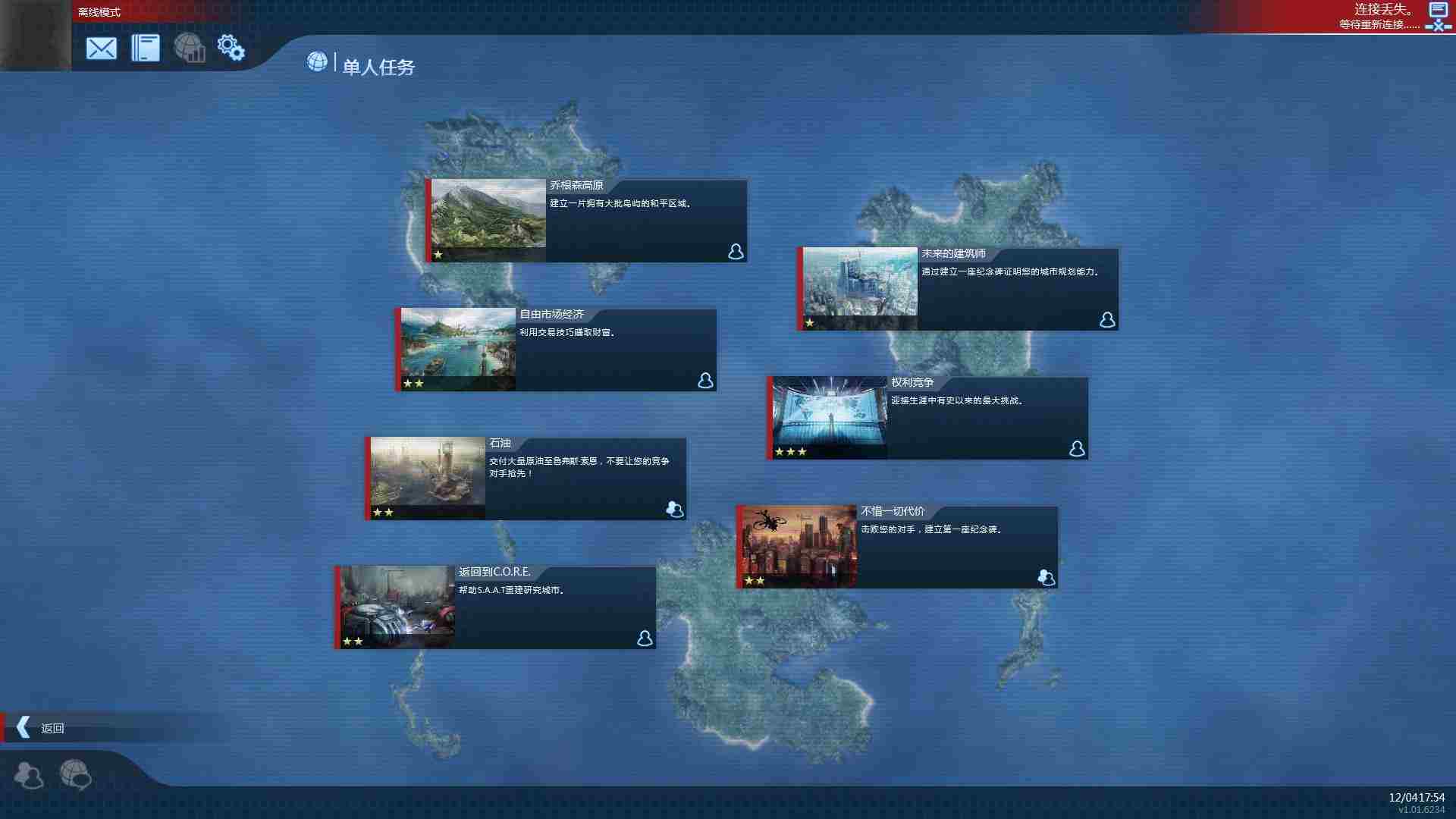Open the globe chat icon
The width and height of the screenshot is (1456, 819).
point(75,775)
